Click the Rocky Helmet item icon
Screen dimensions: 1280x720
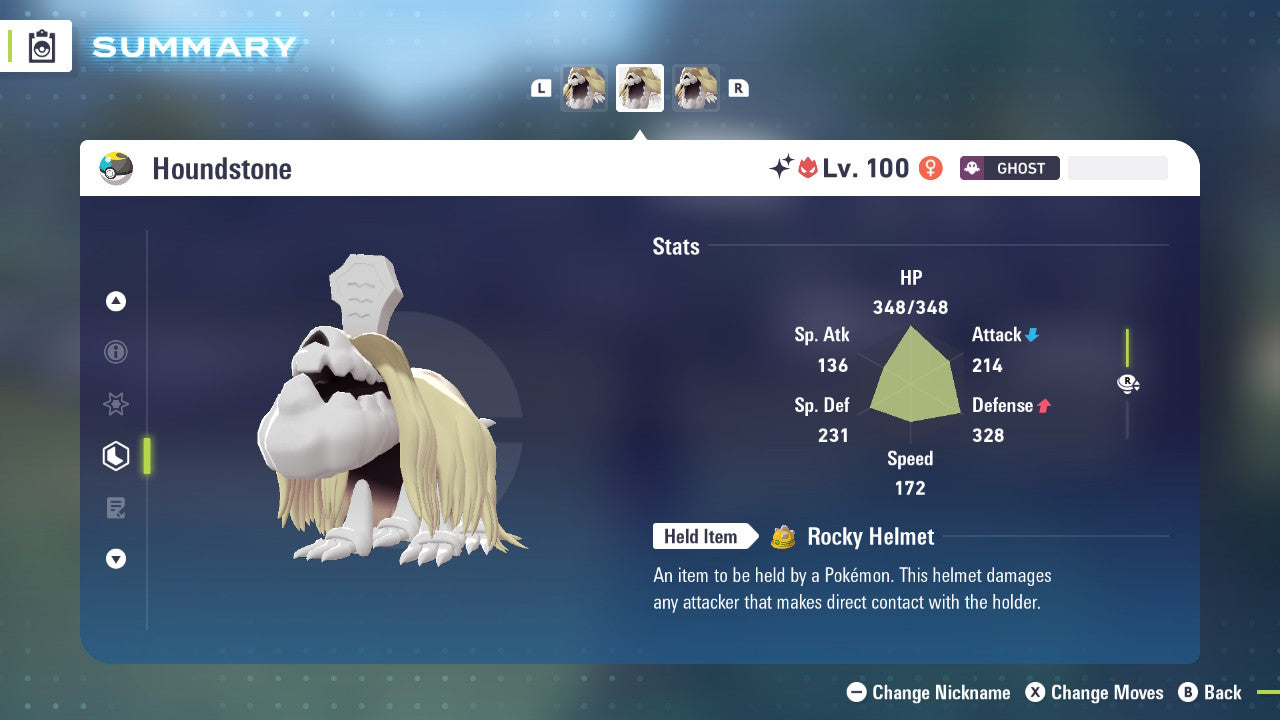point(785,537)
